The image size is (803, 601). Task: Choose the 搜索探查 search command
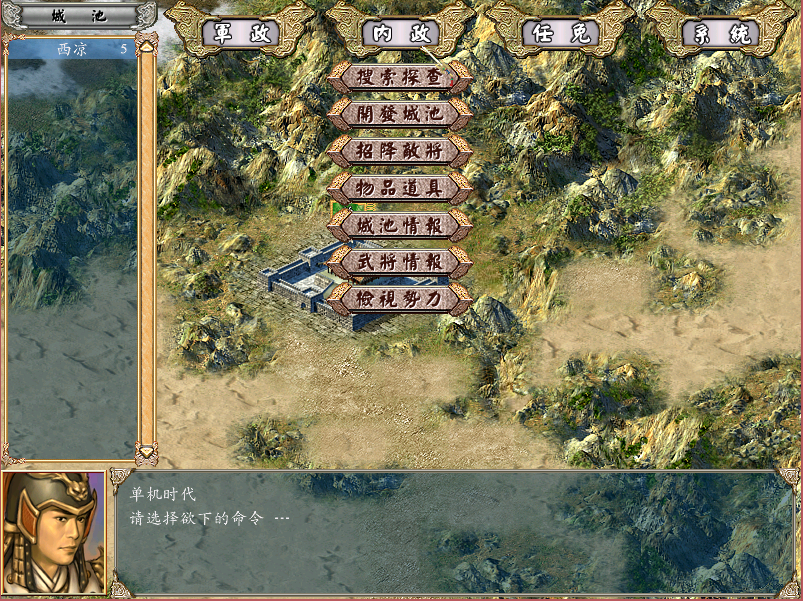tap(400, 76)
